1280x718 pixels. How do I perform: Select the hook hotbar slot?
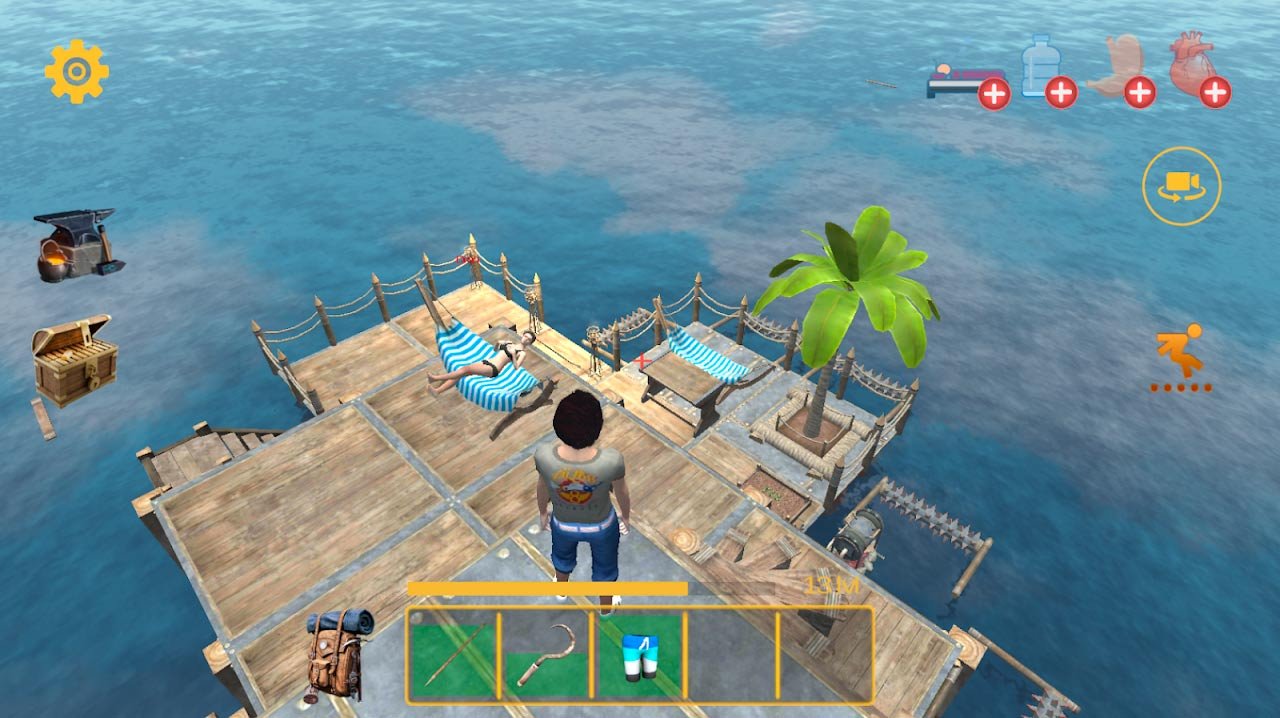[x=546, y=655]
